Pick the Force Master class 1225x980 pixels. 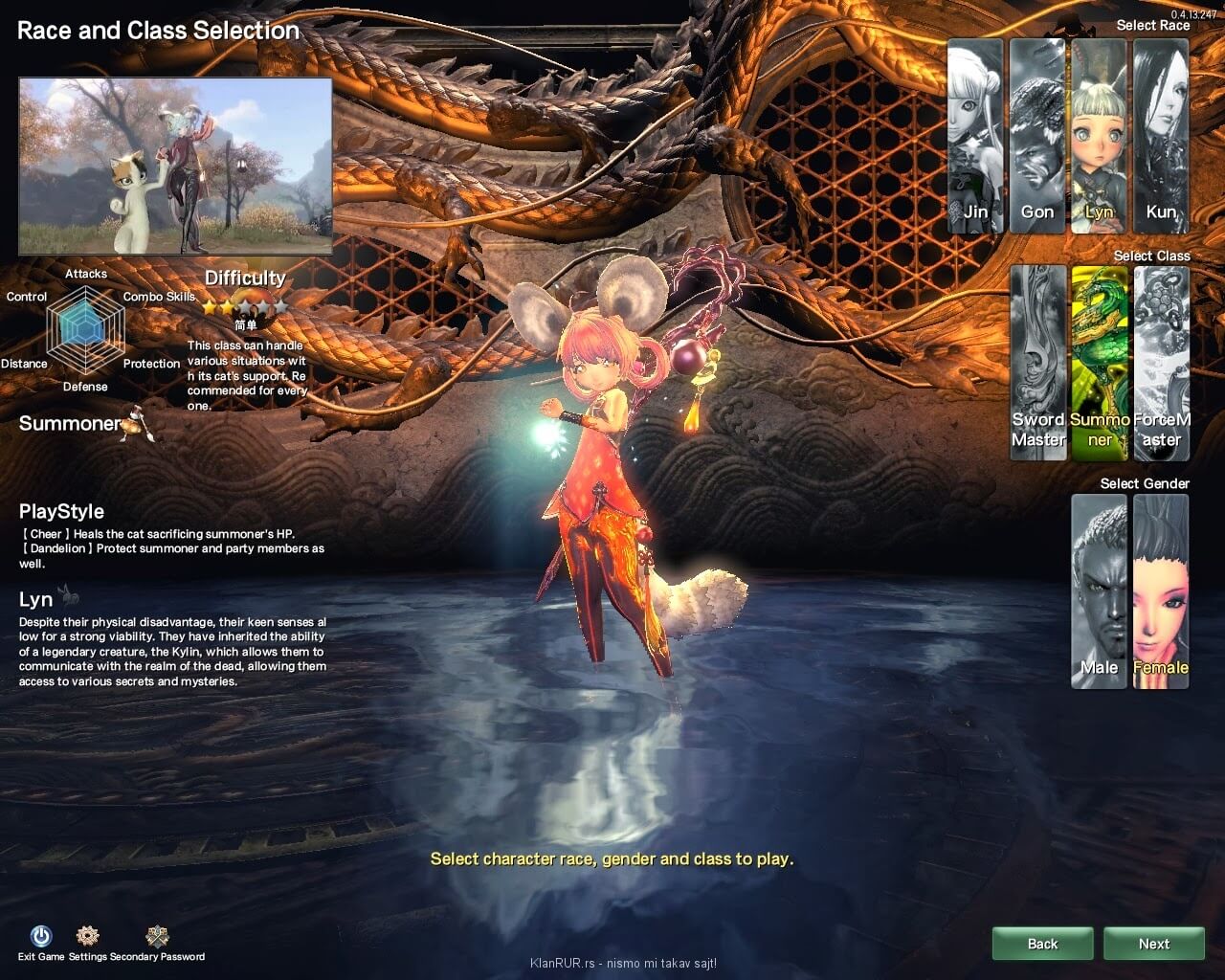[x=1162, y=363]
